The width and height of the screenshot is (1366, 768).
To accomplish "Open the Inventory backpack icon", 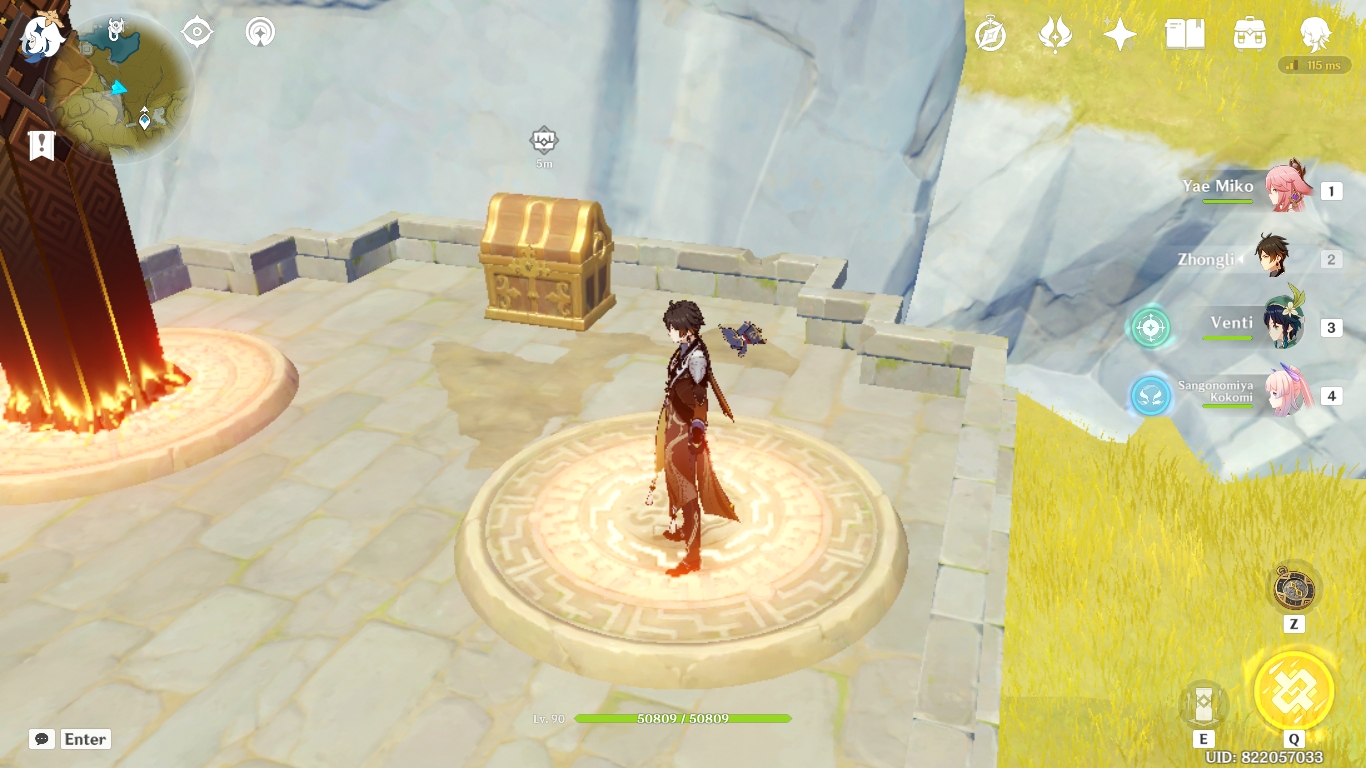I will pos(1249,32).
